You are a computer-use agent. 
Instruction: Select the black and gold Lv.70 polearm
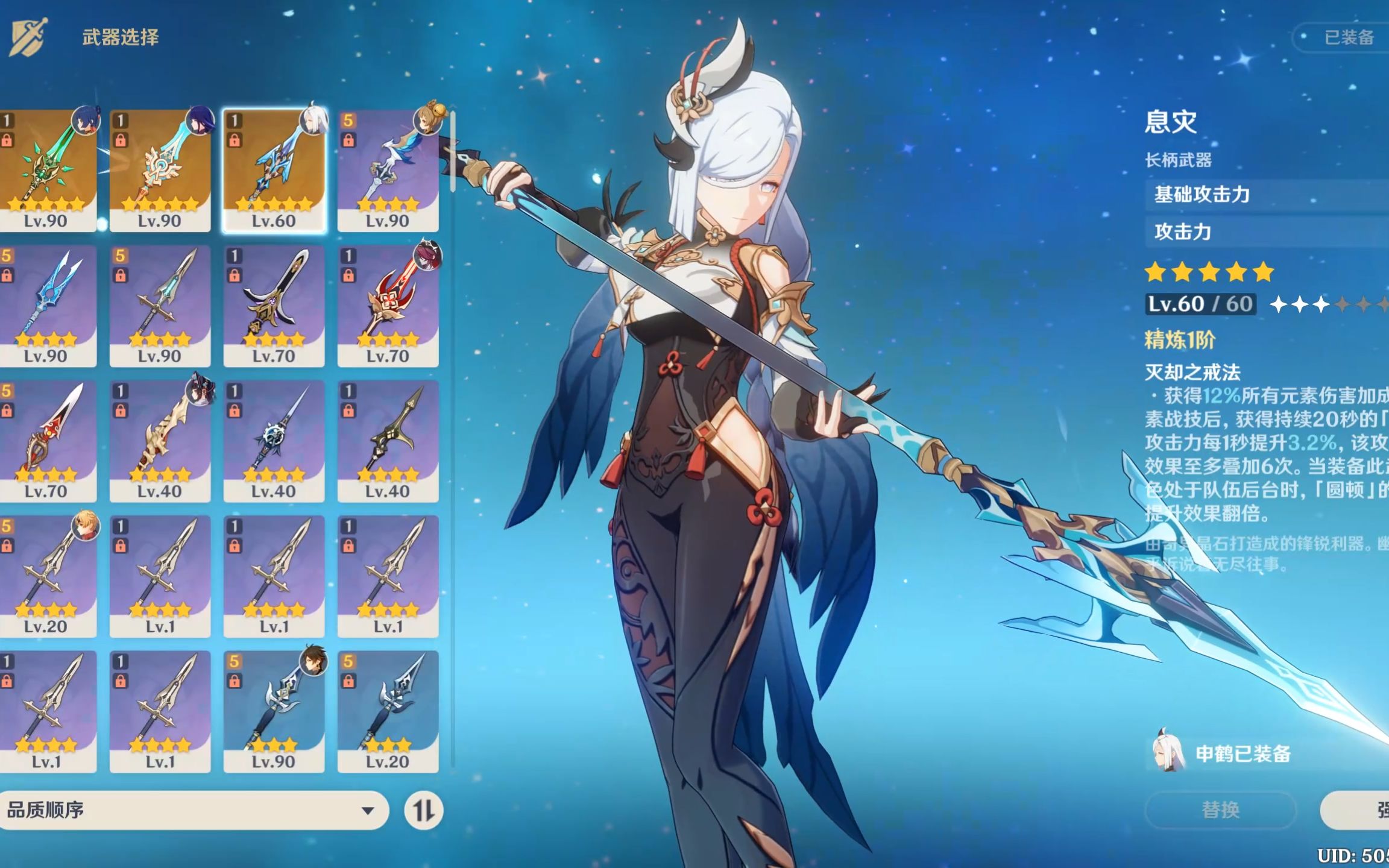coord(274,305)
